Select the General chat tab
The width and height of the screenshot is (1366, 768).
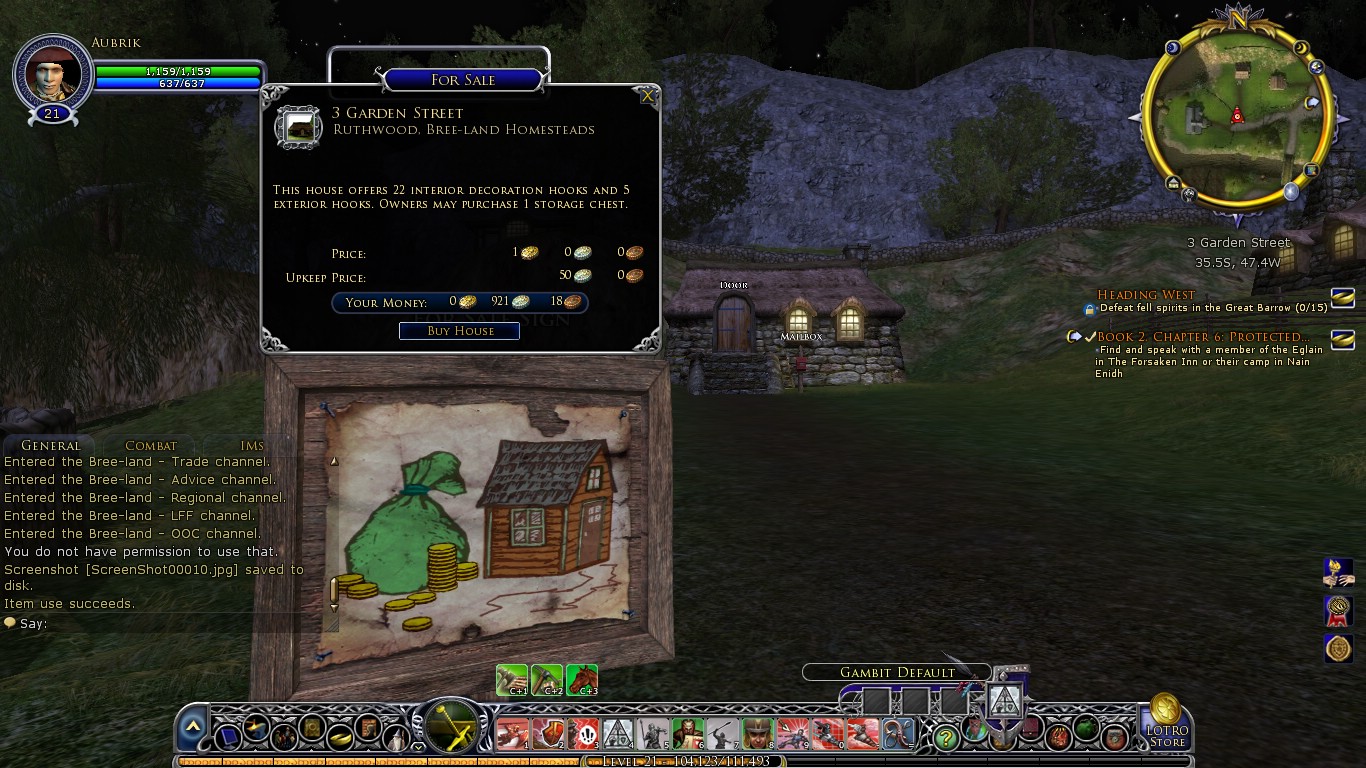[x=50, y=446]
